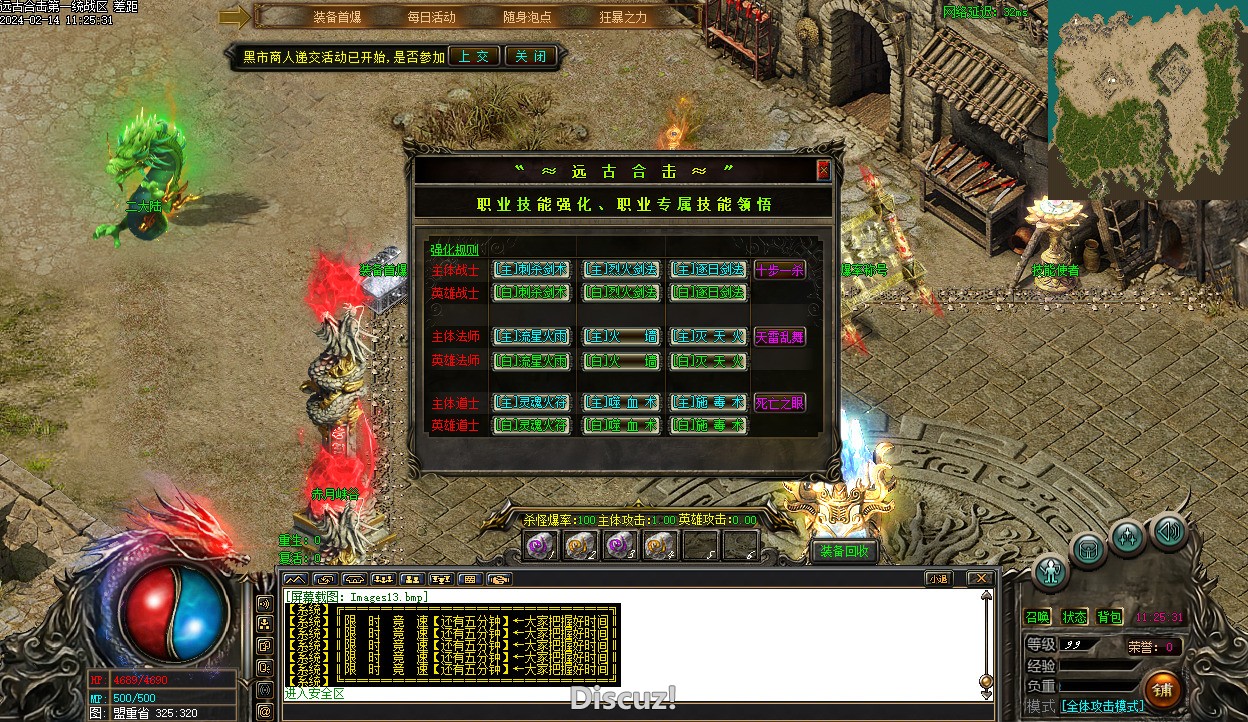Activate the 召唤 summon button
1248x722 pixels.
point(1039,617)
